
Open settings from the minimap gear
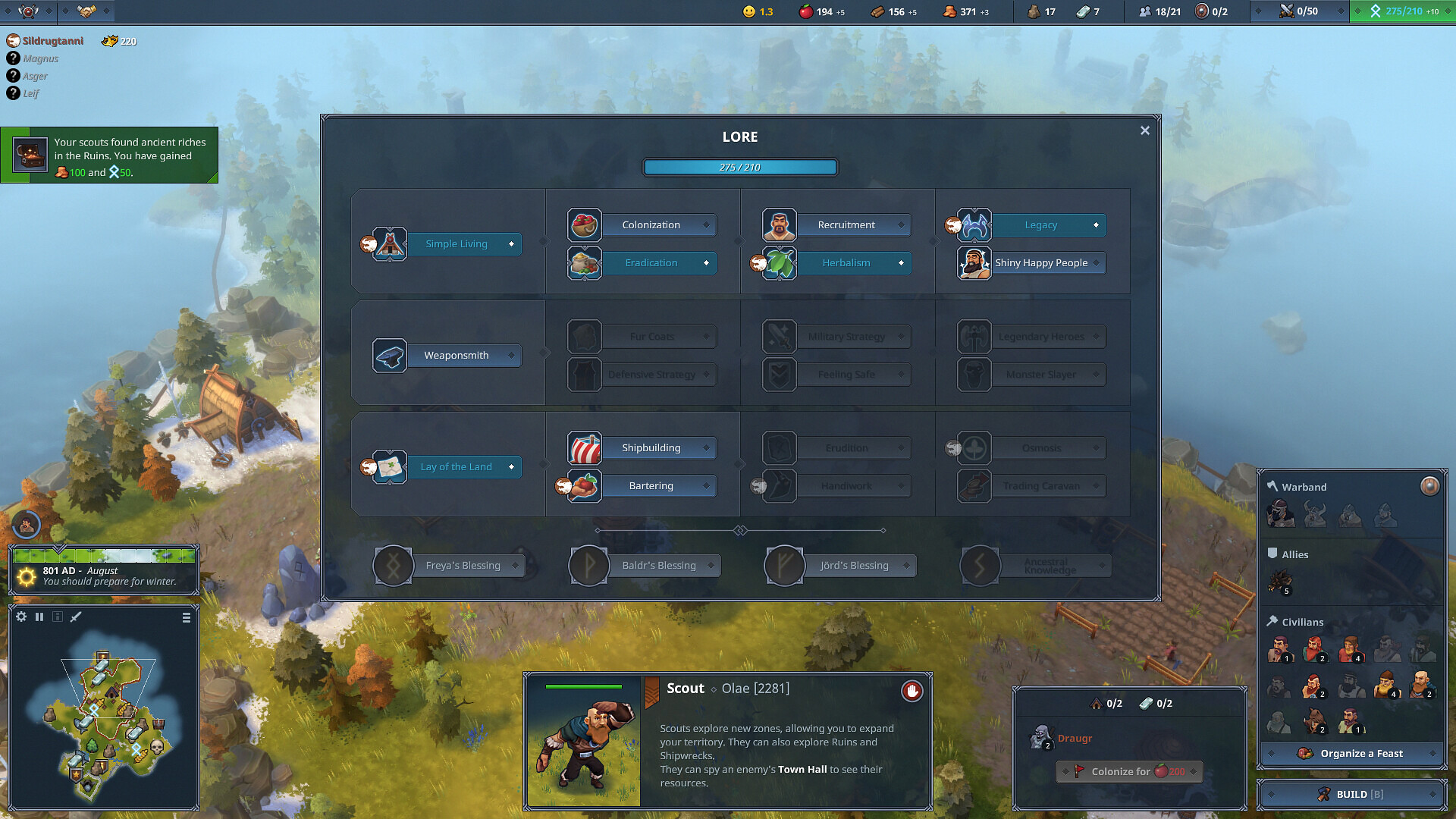22,617
